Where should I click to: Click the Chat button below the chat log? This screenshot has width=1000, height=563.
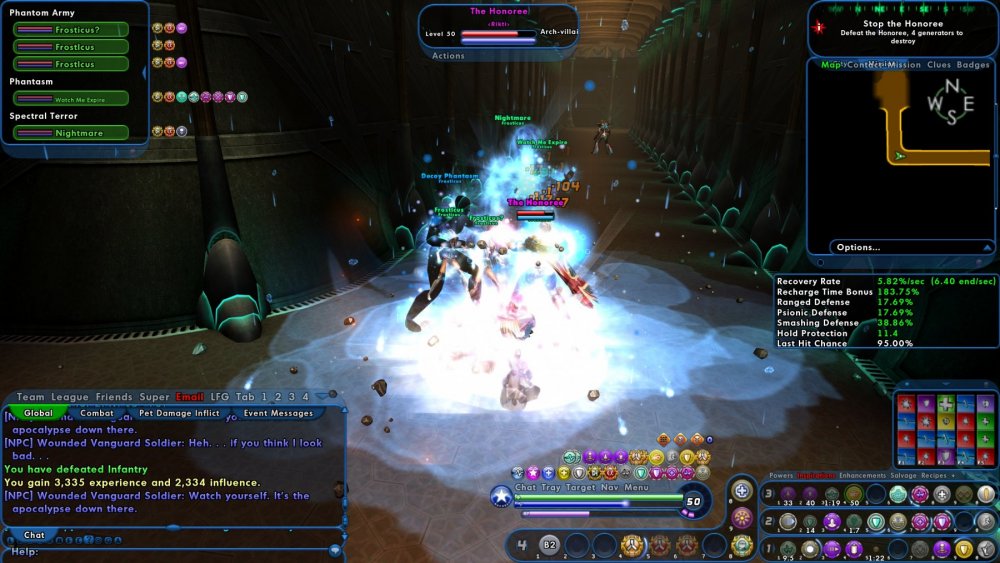[34, 535]
